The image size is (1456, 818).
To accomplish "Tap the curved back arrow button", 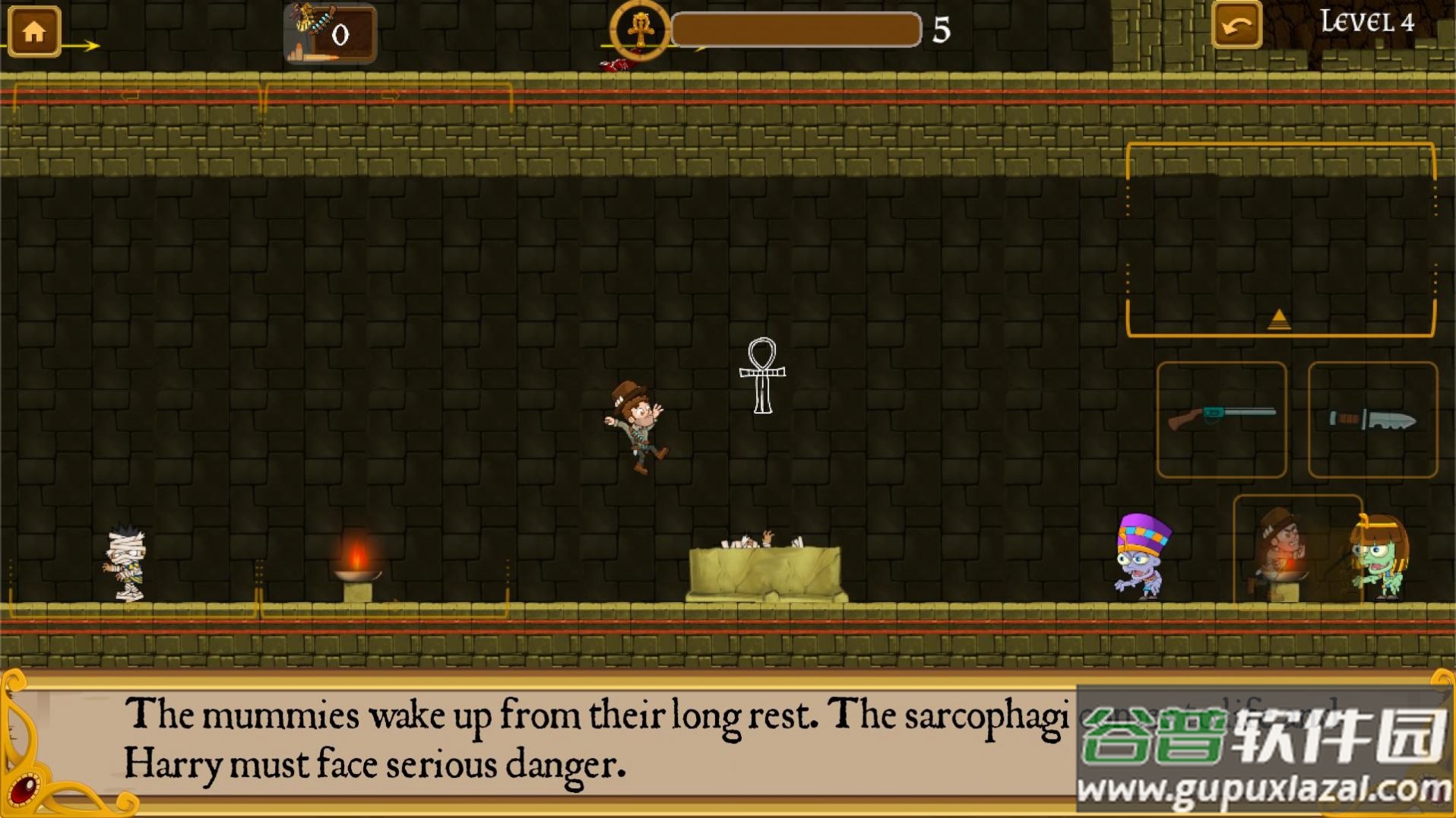I will (1236, 27).
